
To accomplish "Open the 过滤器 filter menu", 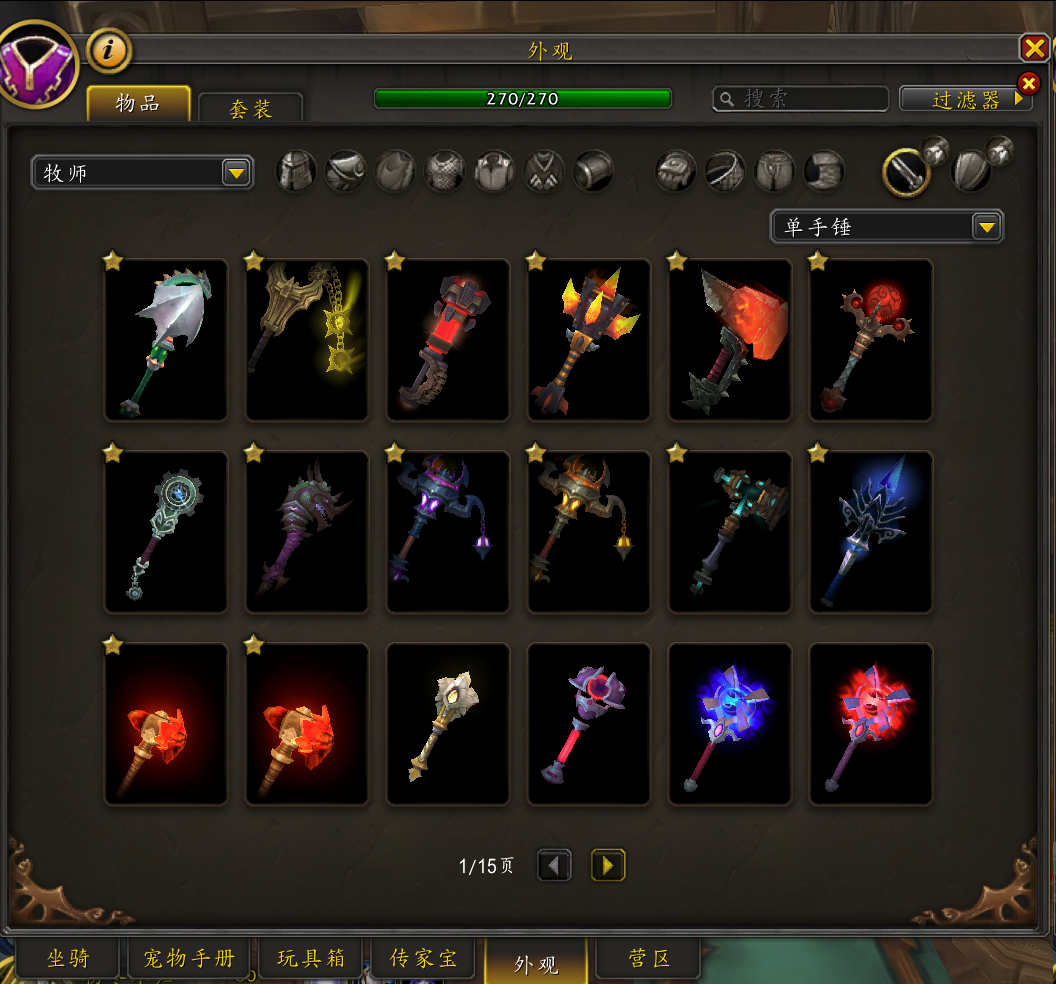I will [x=966, y=99].
